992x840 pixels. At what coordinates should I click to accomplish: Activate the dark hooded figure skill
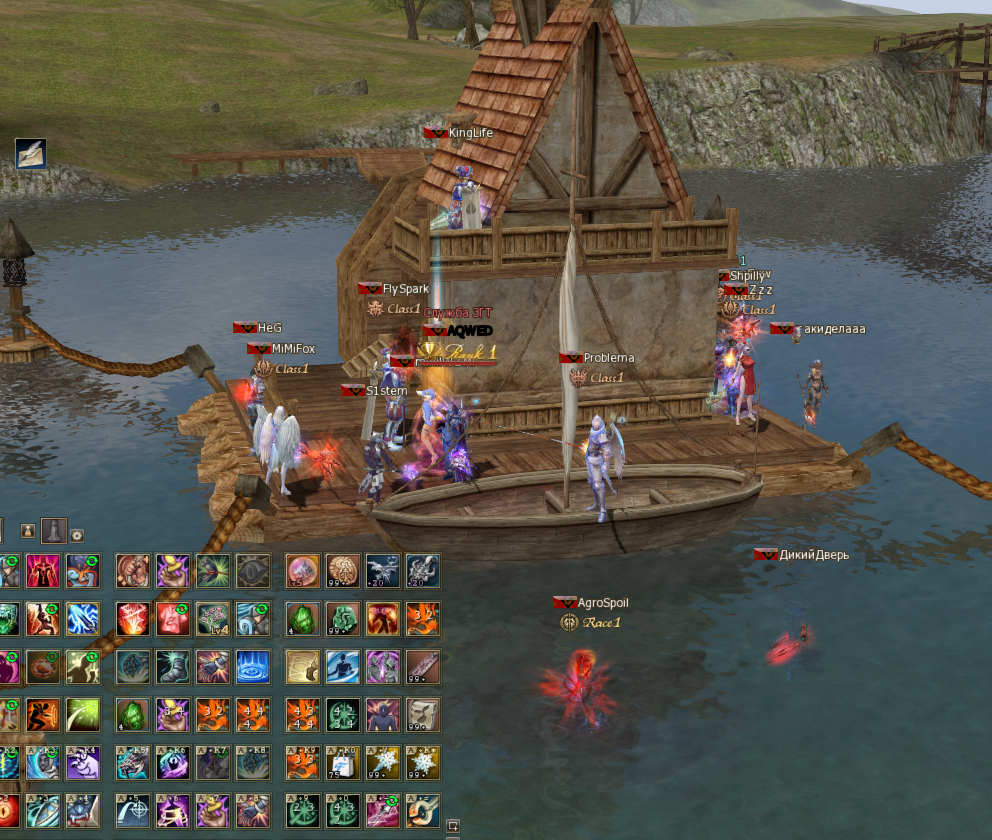(x=382, y=714)
